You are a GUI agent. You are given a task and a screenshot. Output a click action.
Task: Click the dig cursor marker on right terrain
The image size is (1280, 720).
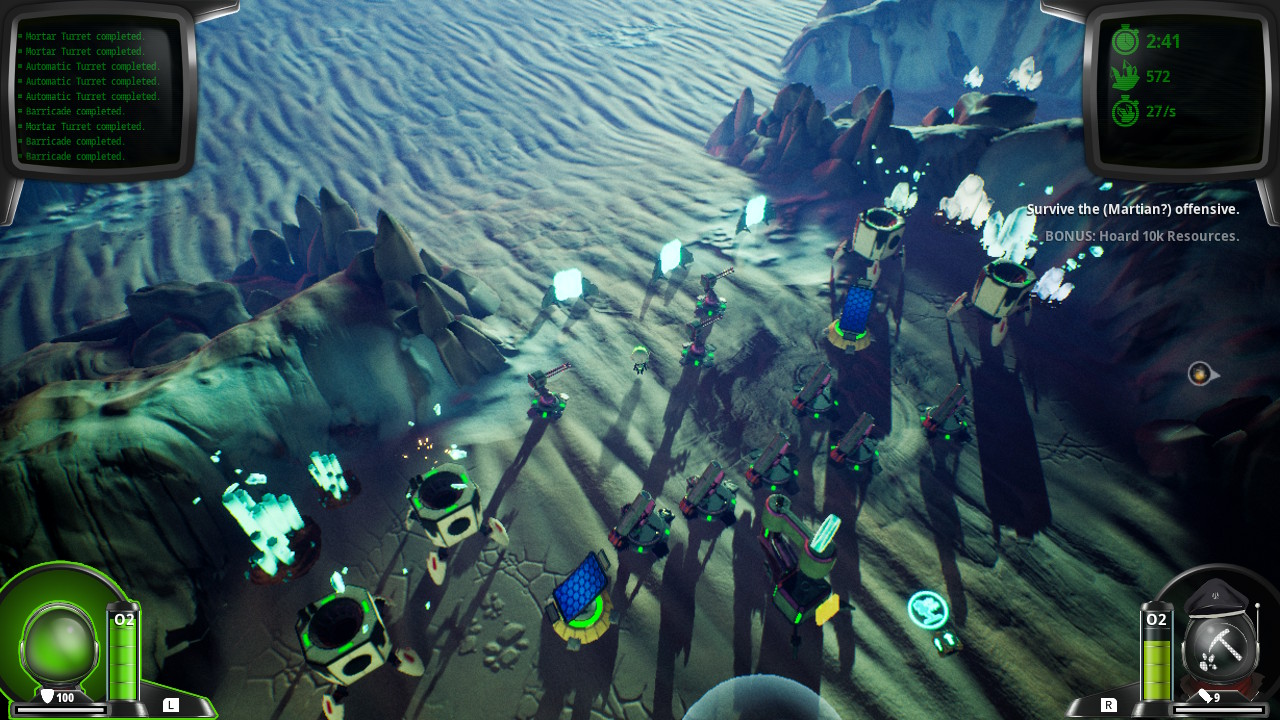(1198, 374)
